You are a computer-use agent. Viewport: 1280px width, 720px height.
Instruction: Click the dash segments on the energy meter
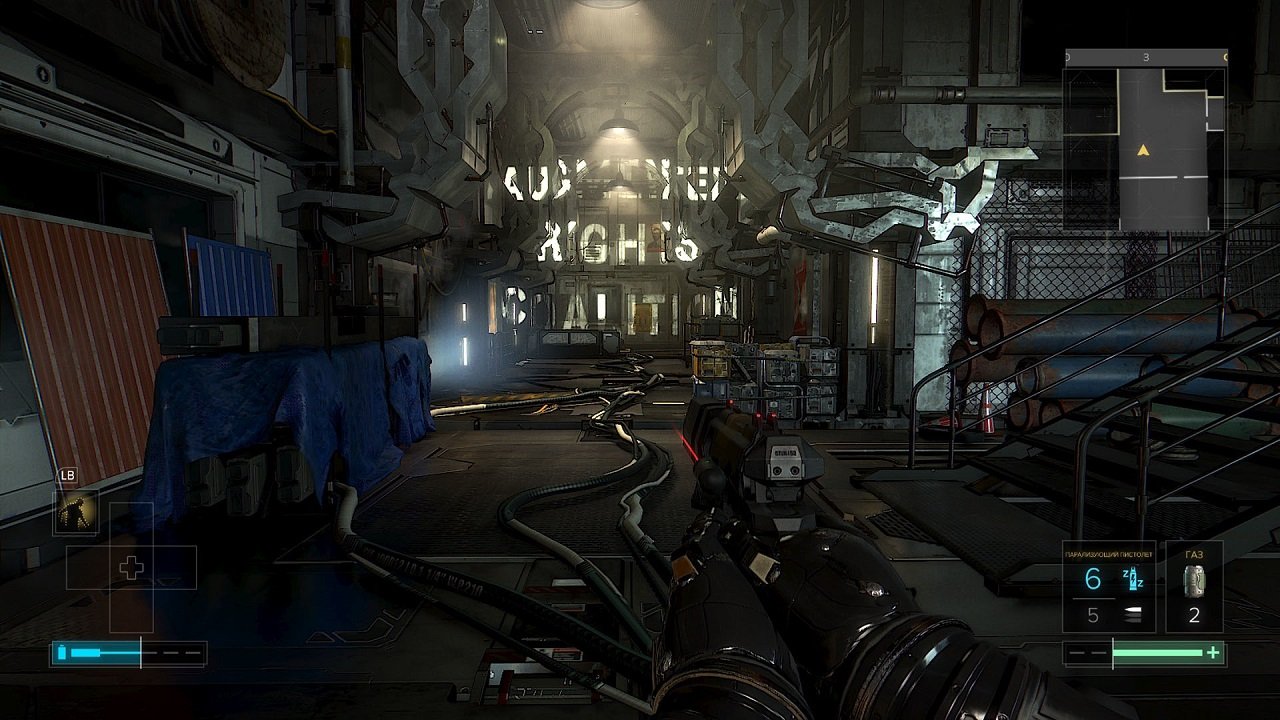[x=170, y=651]
